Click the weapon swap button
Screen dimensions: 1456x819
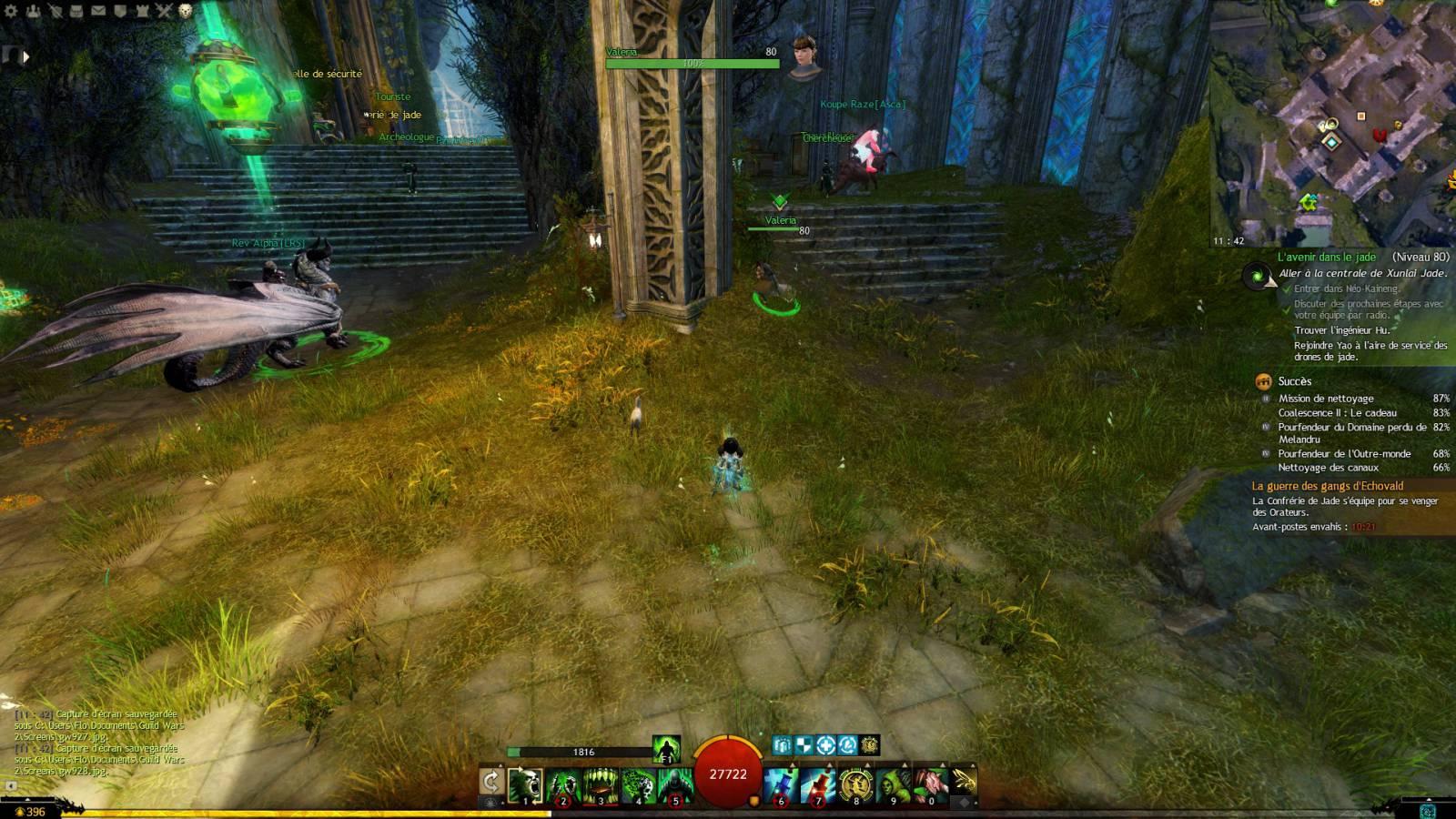[x=491, y=782]
